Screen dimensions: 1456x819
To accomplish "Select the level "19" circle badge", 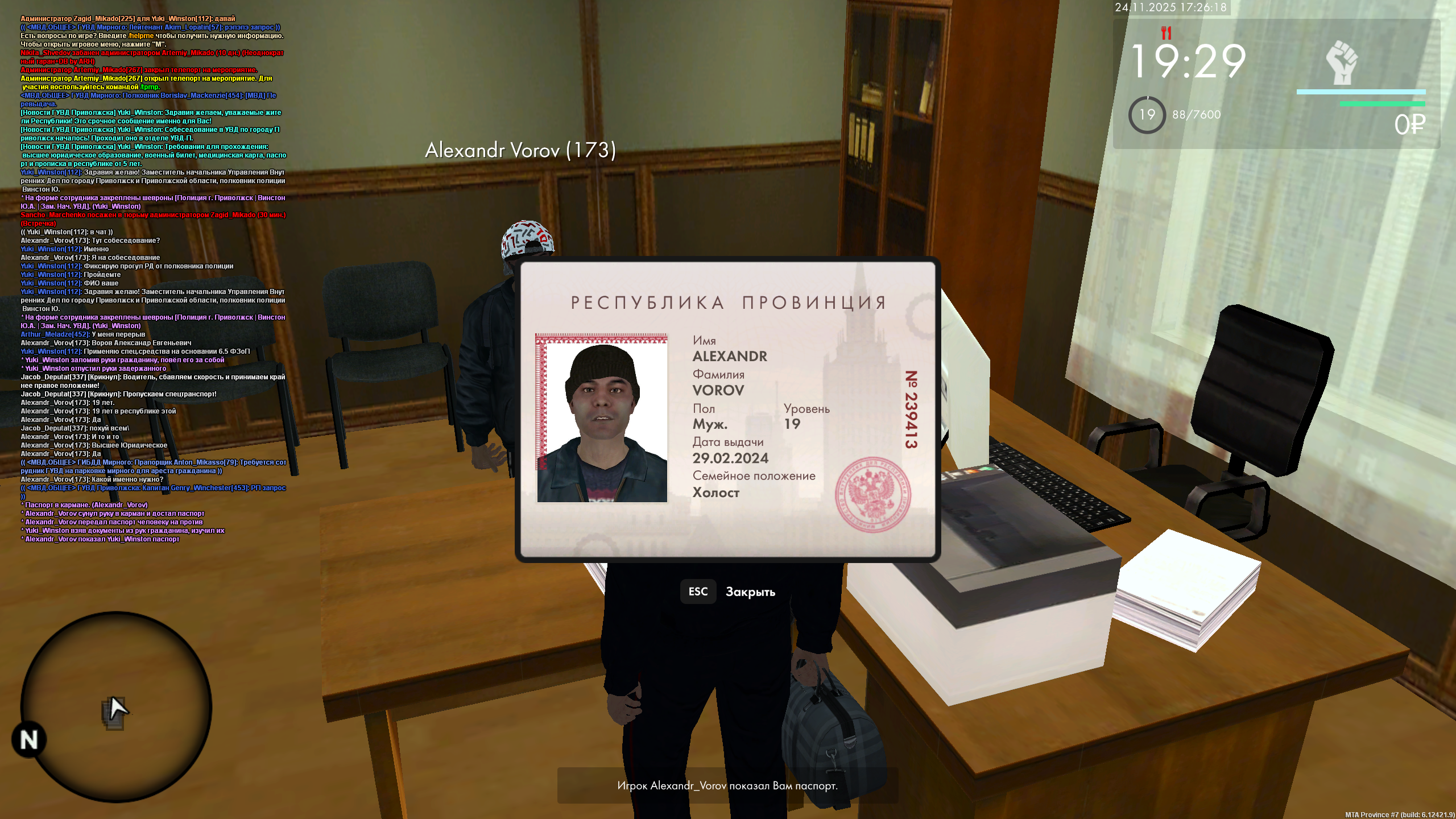I will [1148, 114].
